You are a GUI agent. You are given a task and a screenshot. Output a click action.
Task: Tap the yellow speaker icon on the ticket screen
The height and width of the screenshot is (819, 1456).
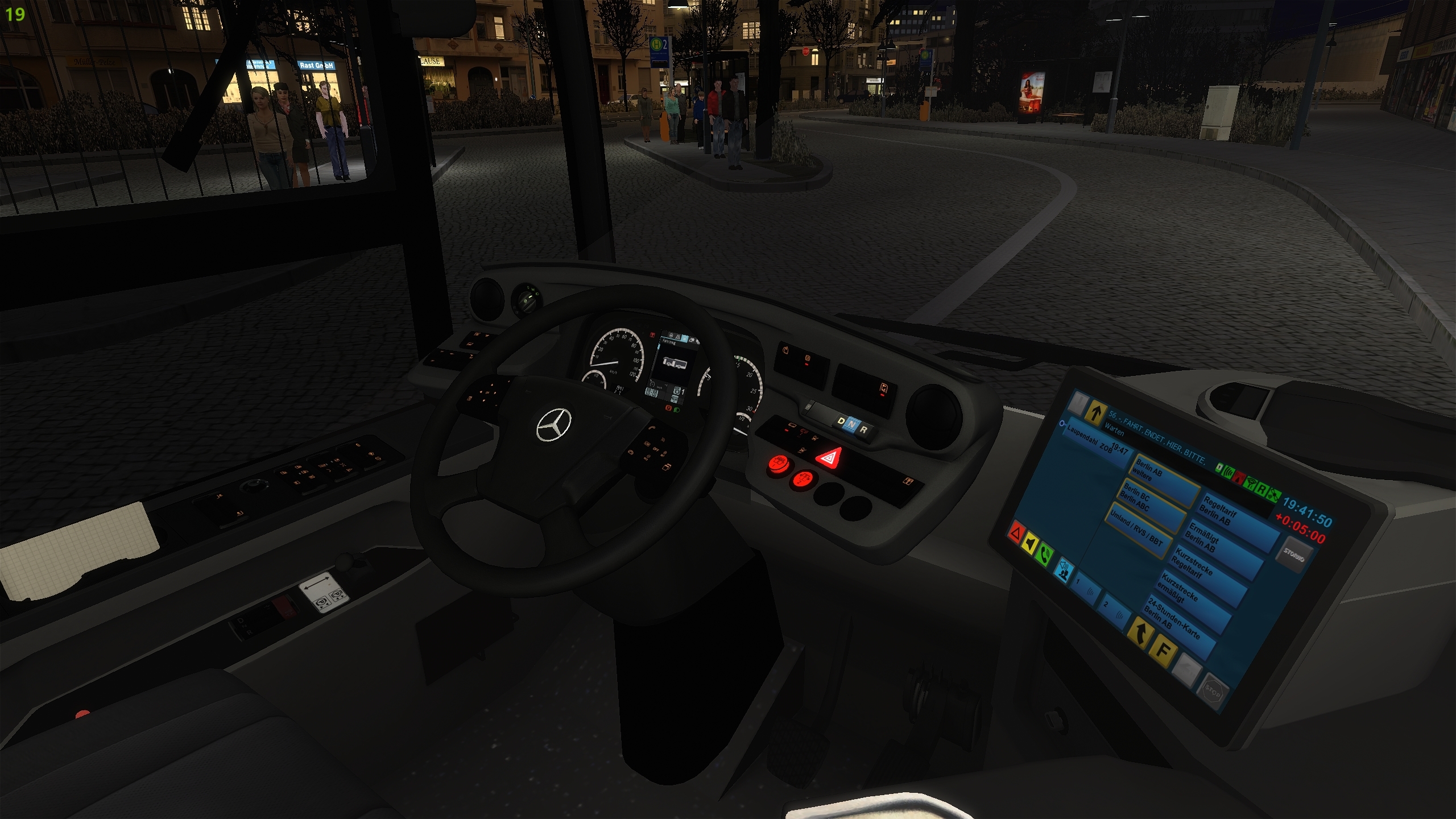1030,544
